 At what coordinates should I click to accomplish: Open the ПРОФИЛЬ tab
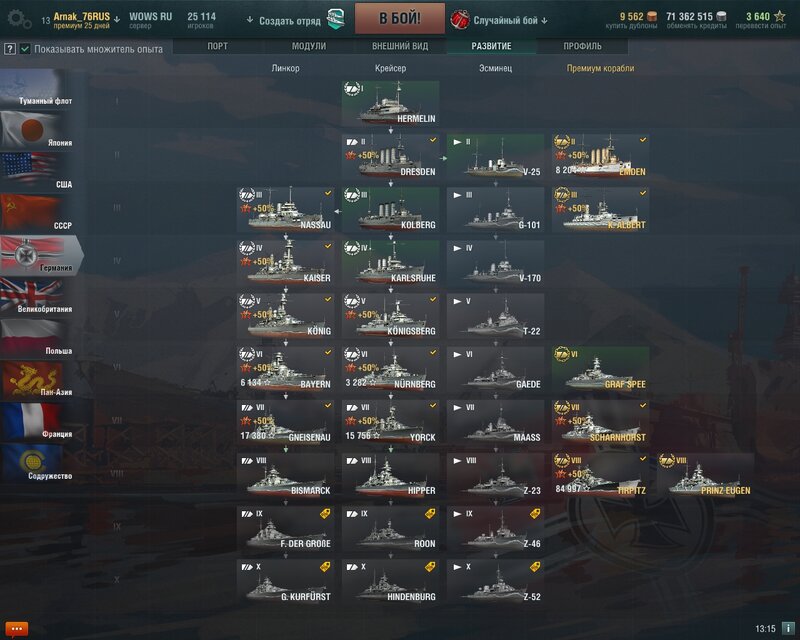(582, 47)
